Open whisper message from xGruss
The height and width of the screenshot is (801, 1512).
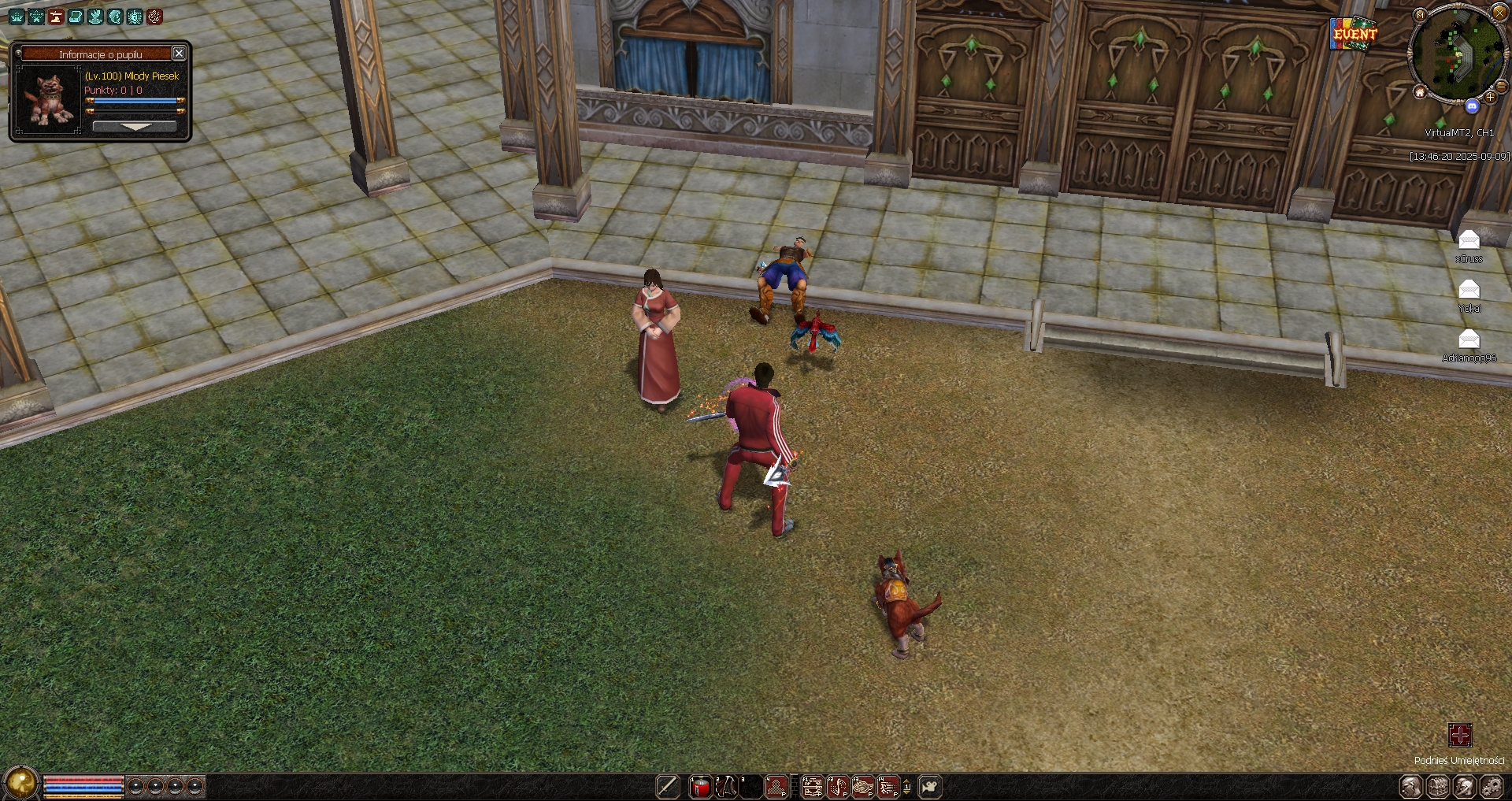1469,240
